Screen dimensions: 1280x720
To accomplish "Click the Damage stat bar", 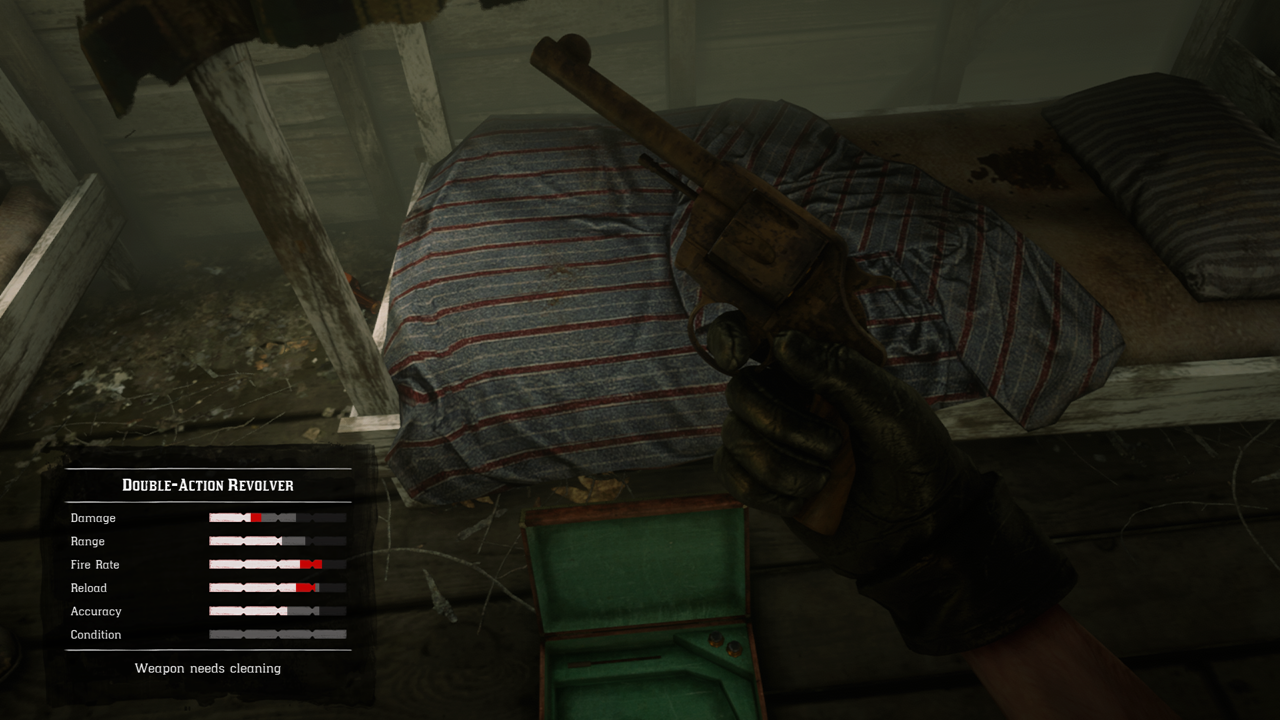I will point(277,518).
